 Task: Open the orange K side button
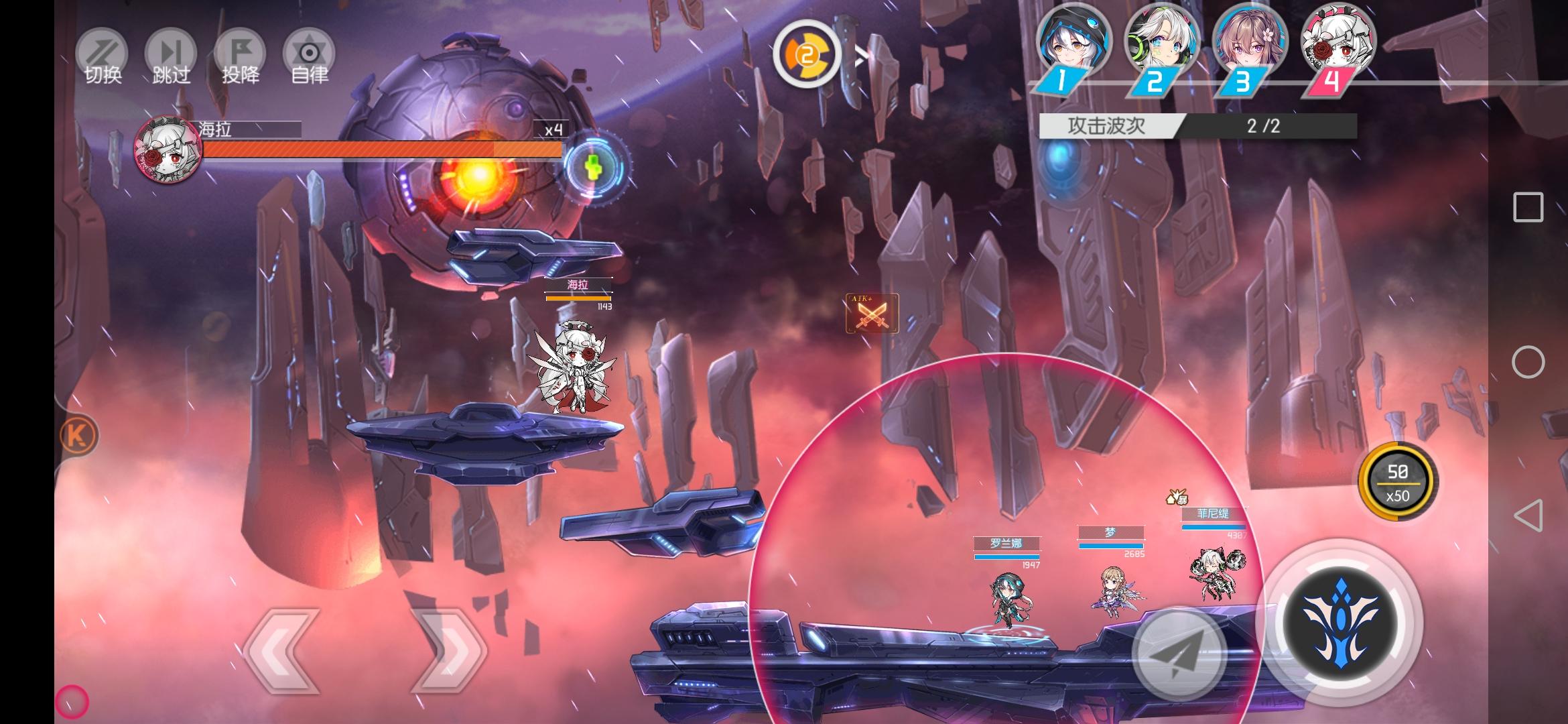point(78,435)
